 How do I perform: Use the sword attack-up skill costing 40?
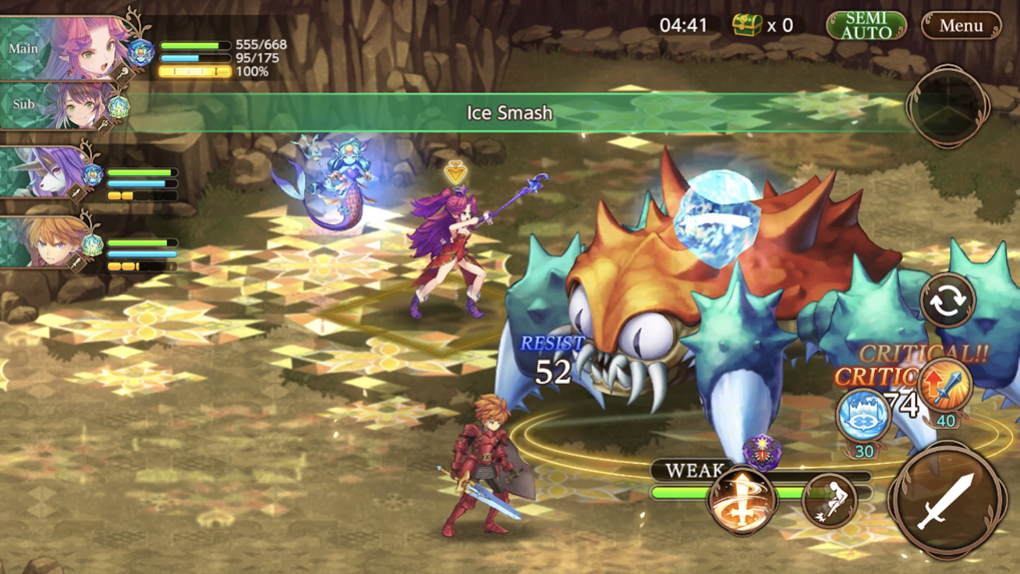944,388
